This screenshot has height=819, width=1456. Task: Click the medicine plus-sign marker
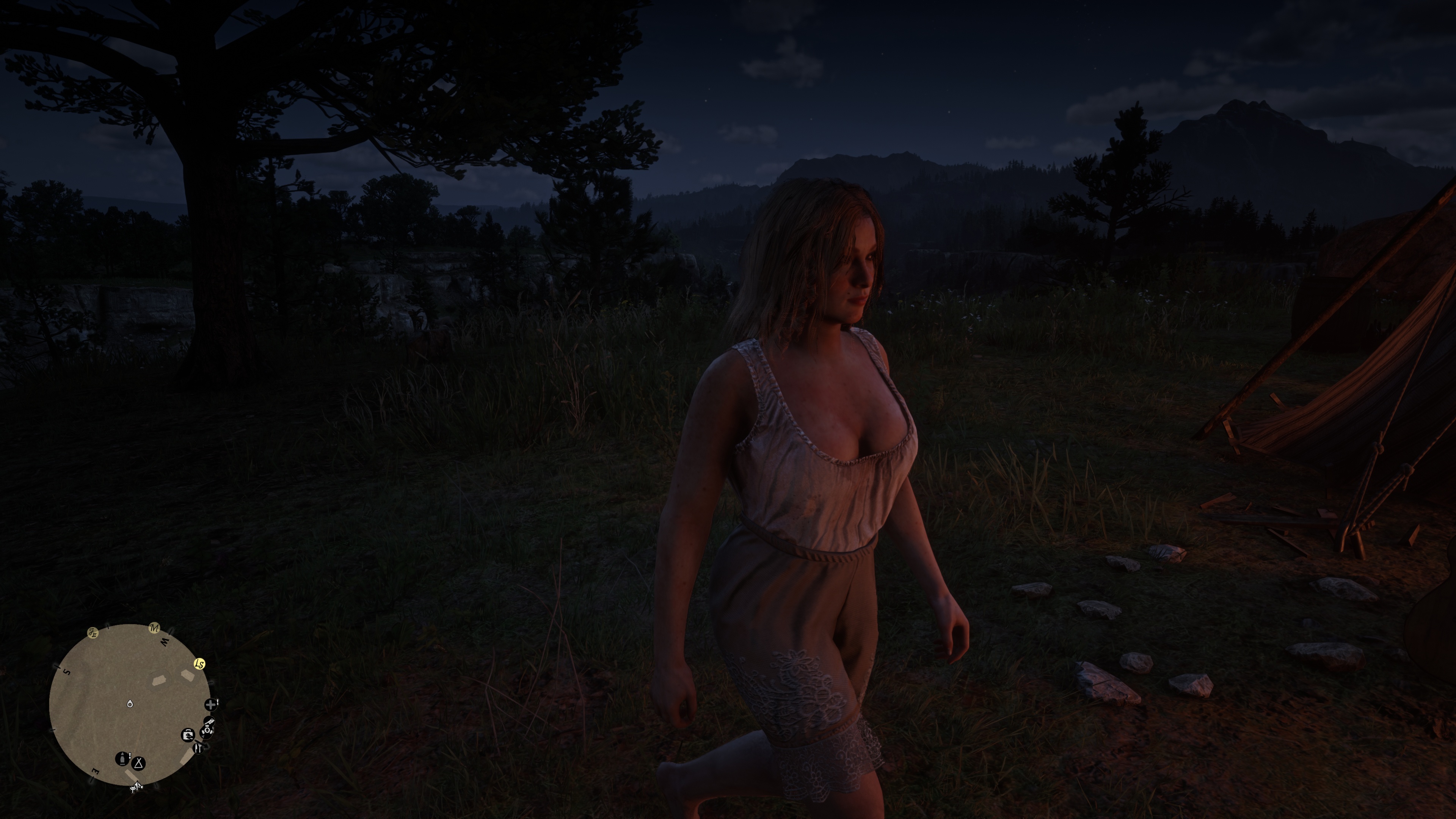pyautogui.click(x=211, y=704)
